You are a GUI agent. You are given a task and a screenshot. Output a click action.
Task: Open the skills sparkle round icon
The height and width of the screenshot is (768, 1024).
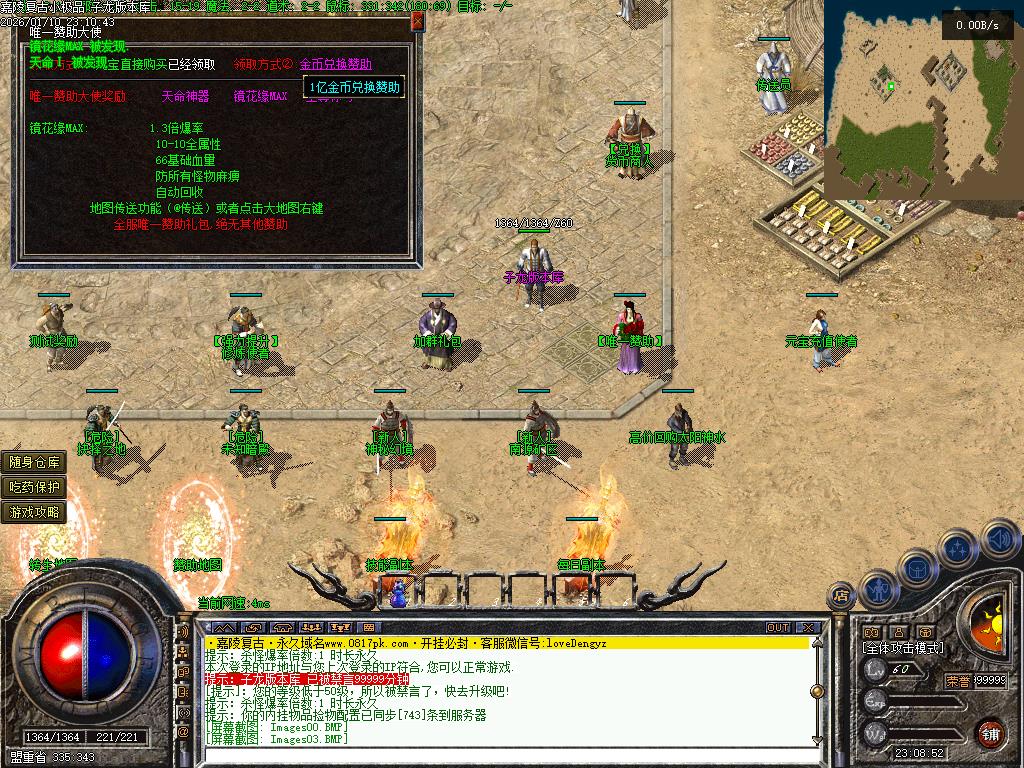pyautogui.click(x=958, y=548)
